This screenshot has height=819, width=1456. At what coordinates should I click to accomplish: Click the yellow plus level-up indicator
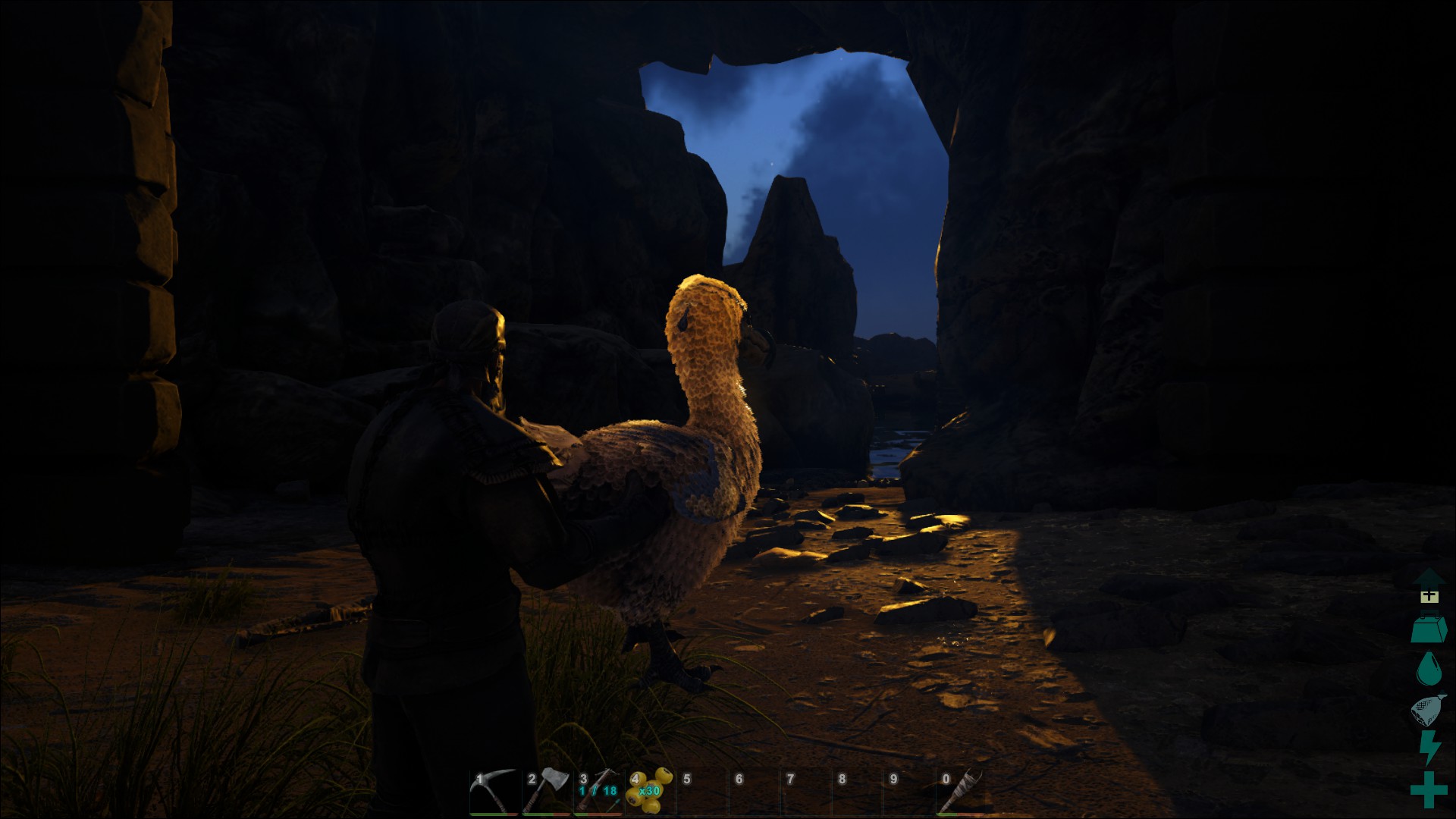(1429, 599)
